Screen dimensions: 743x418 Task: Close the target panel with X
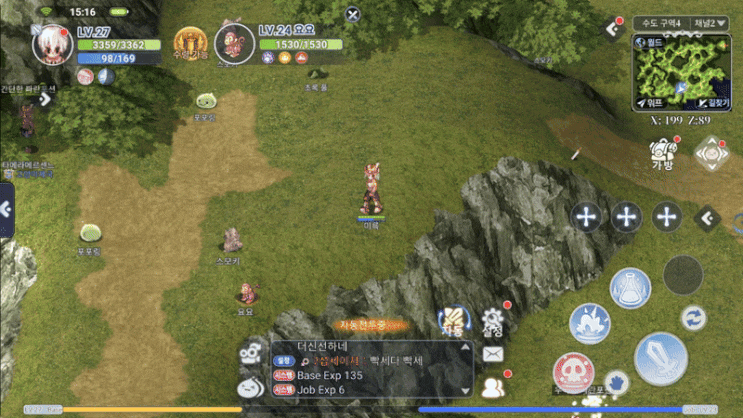pos(352,15)
